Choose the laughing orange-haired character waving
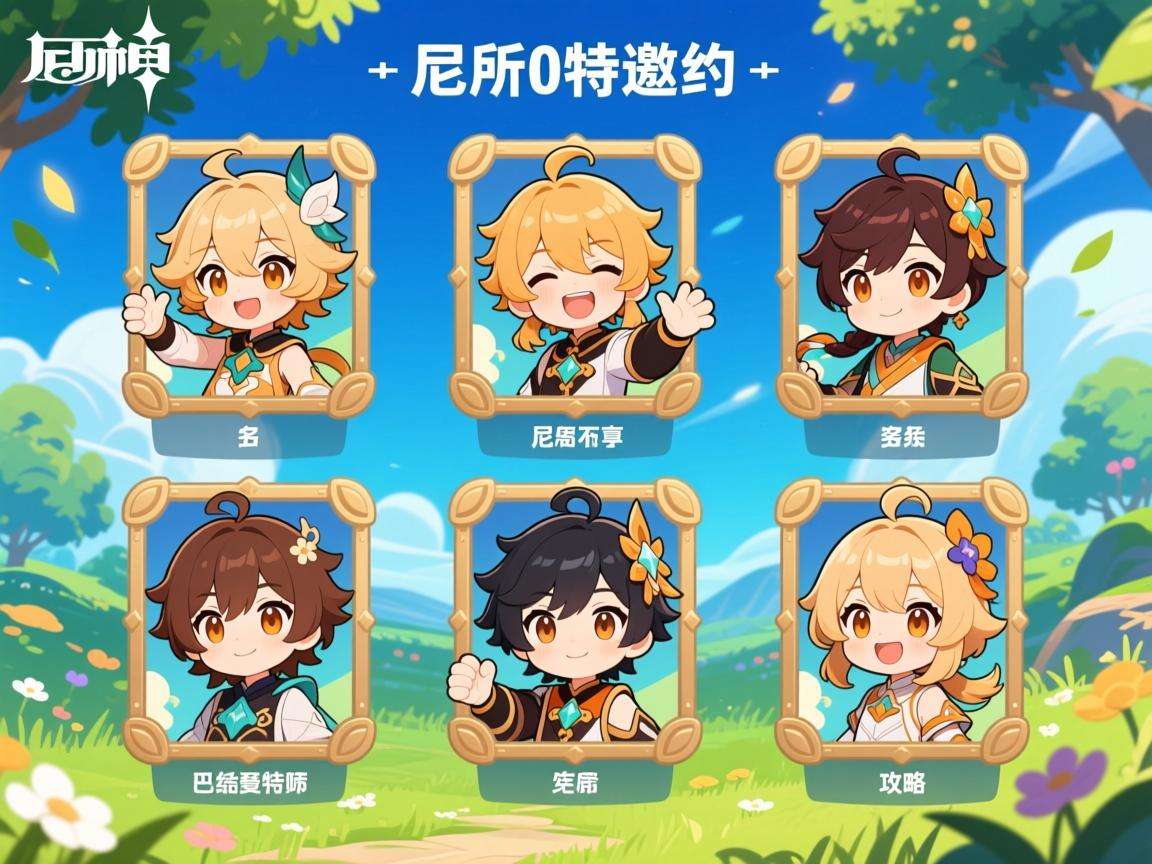 (x=574, y=275)
